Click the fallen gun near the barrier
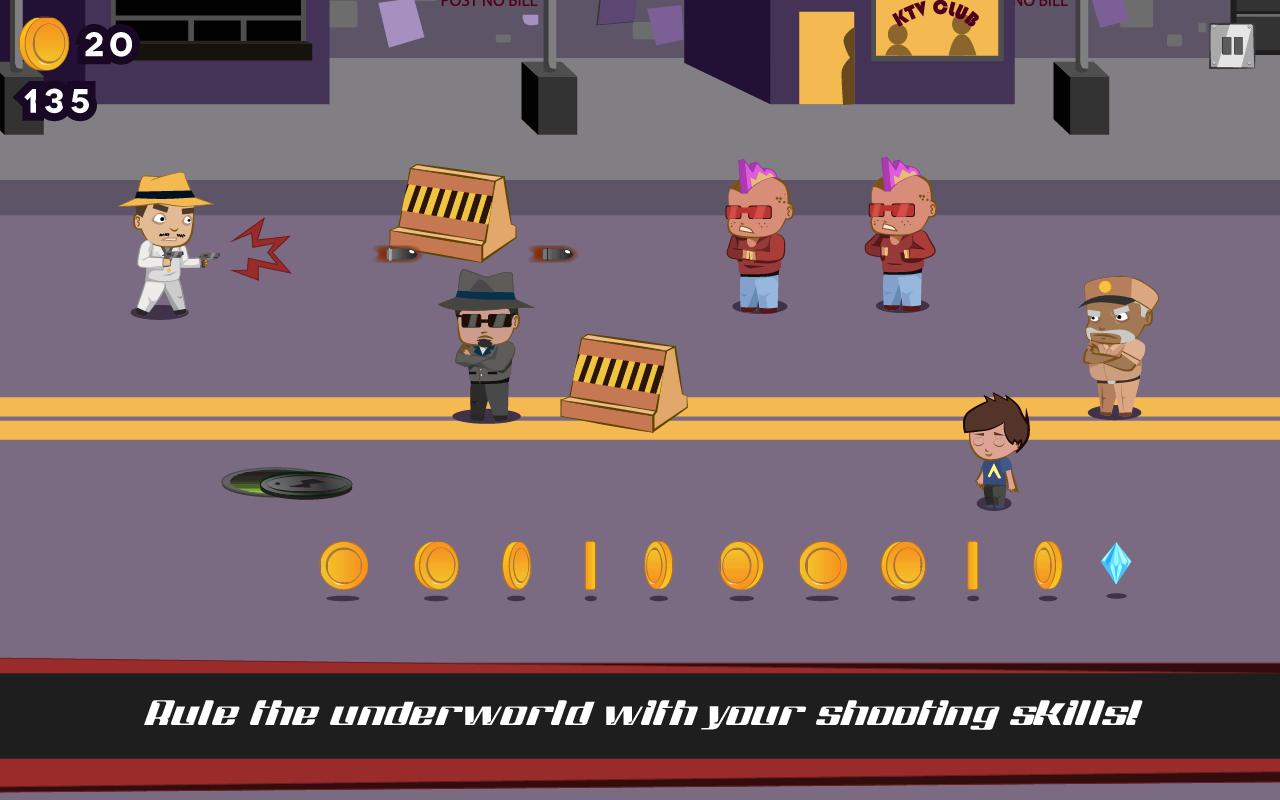Image resolution: width=1280 pixels, height=800 pixels. click(x=555, y=253)
